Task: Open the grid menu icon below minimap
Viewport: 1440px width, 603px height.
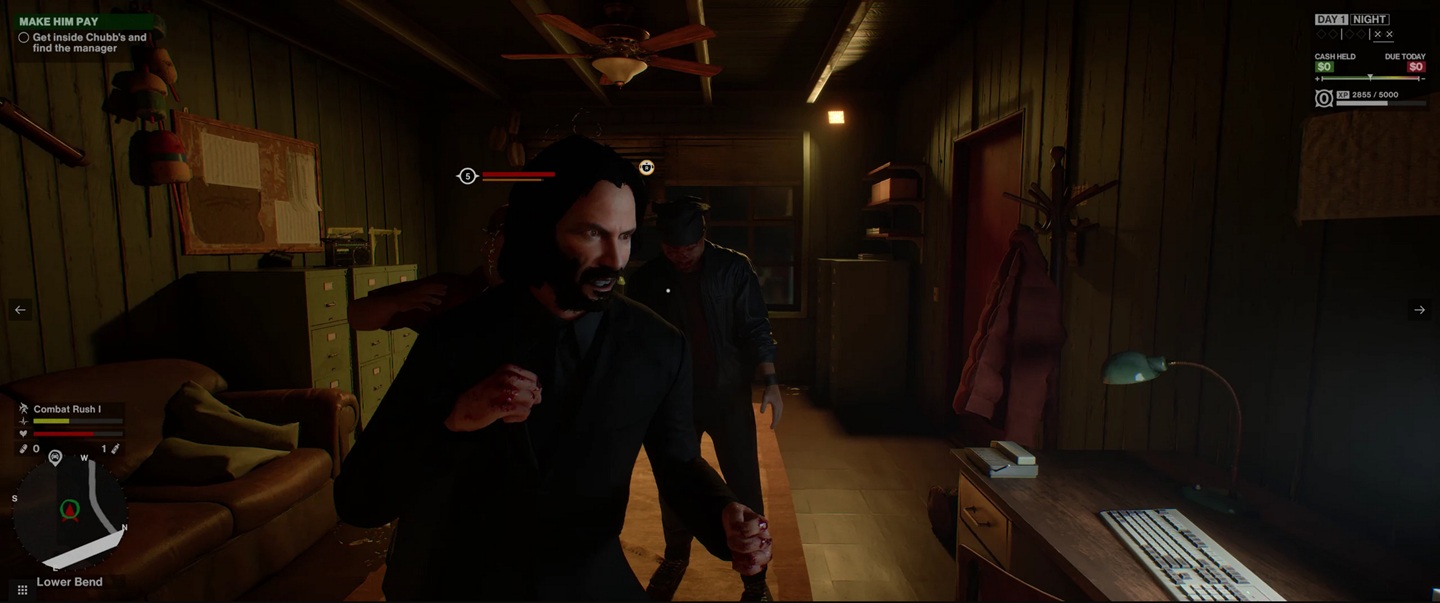Action: point(22,590)
